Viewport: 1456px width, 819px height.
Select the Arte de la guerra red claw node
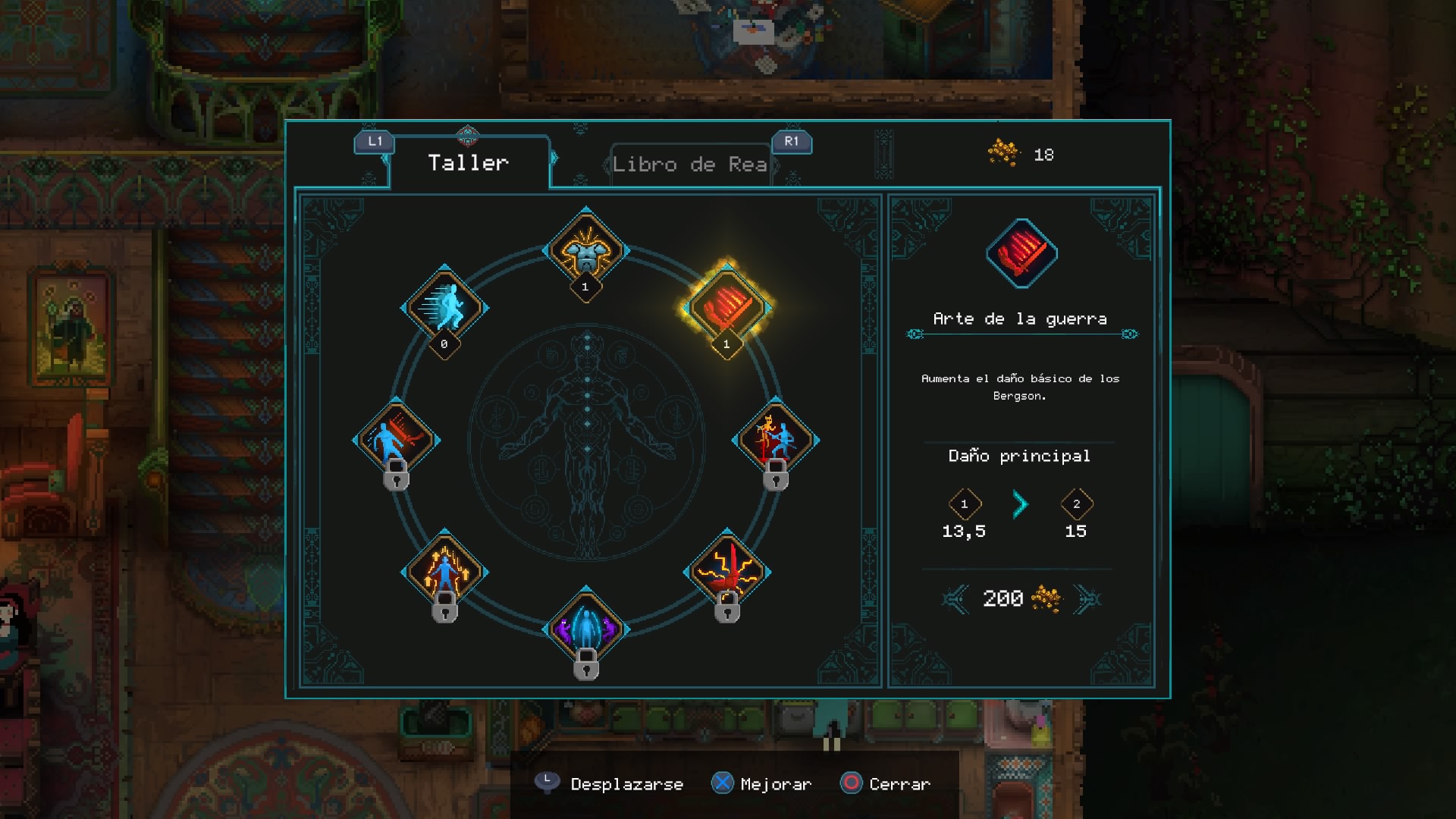pos(726,307)
